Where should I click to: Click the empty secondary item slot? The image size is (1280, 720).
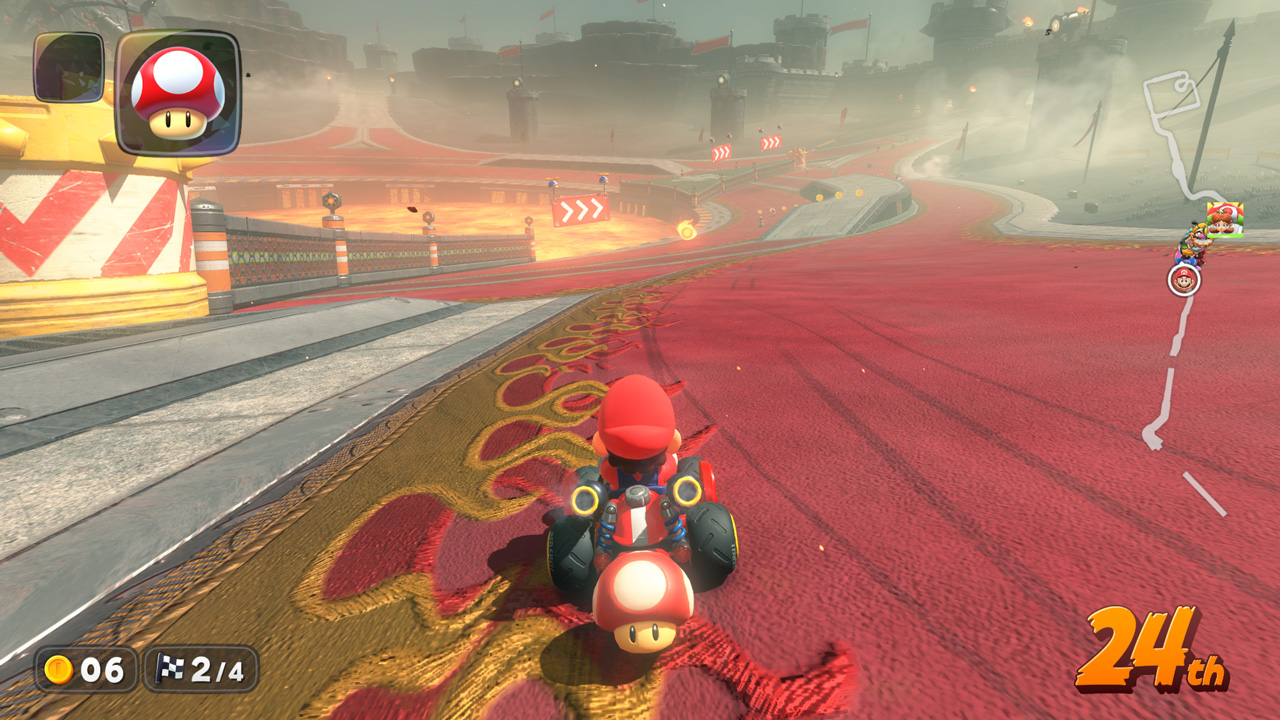[68, 67]
